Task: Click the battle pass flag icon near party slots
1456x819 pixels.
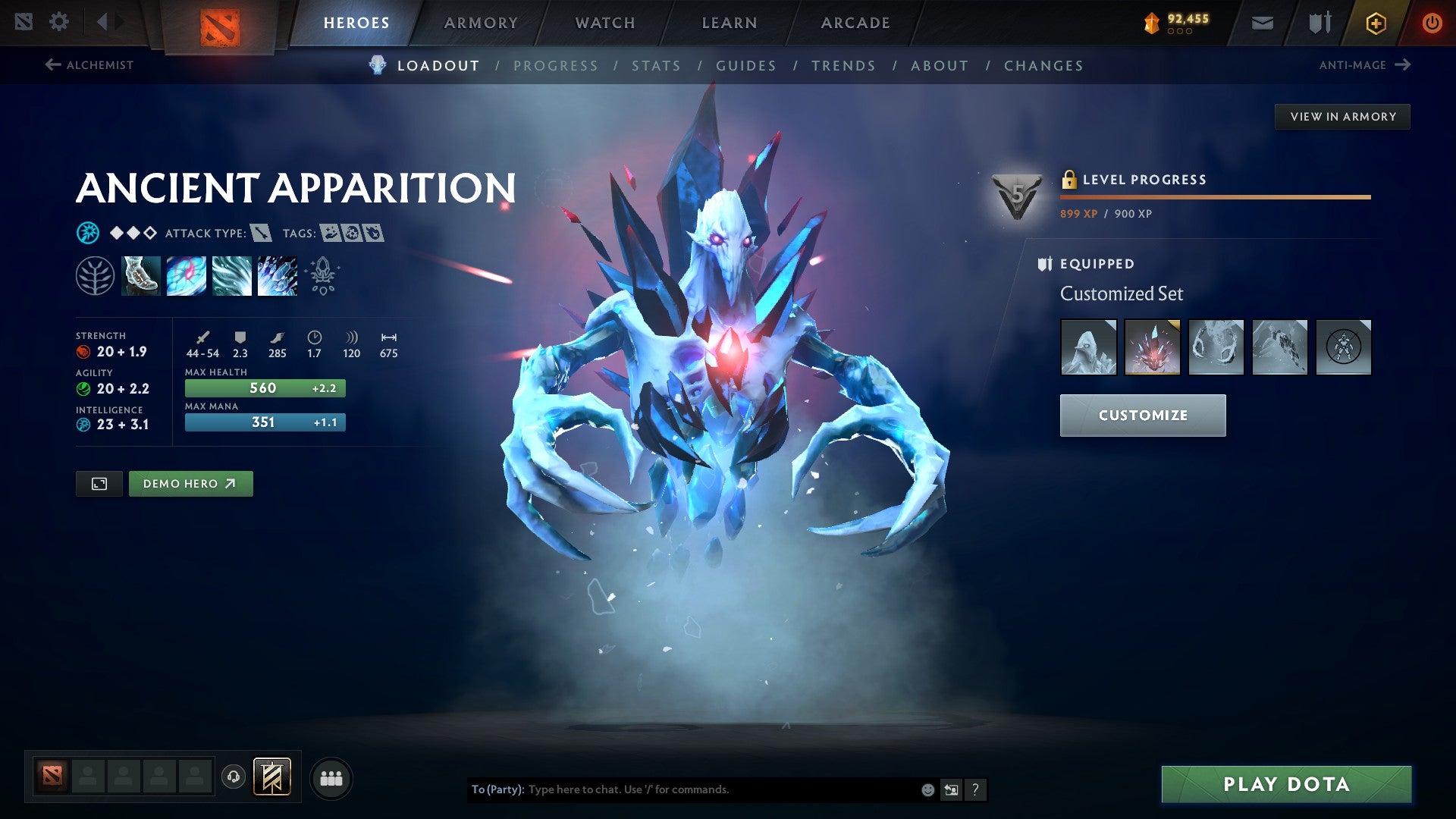Action: 271,777
